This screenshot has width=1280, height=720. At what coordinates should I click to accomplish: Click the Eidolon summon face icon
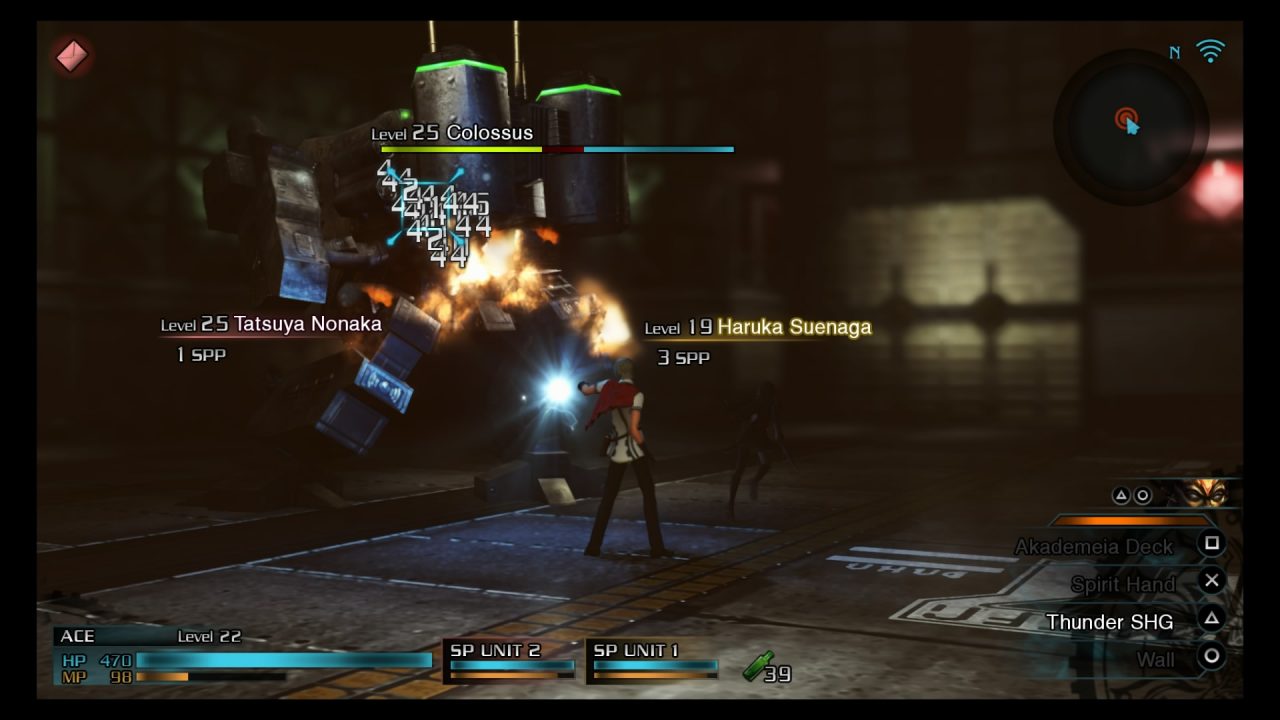tap(1206, 493)
